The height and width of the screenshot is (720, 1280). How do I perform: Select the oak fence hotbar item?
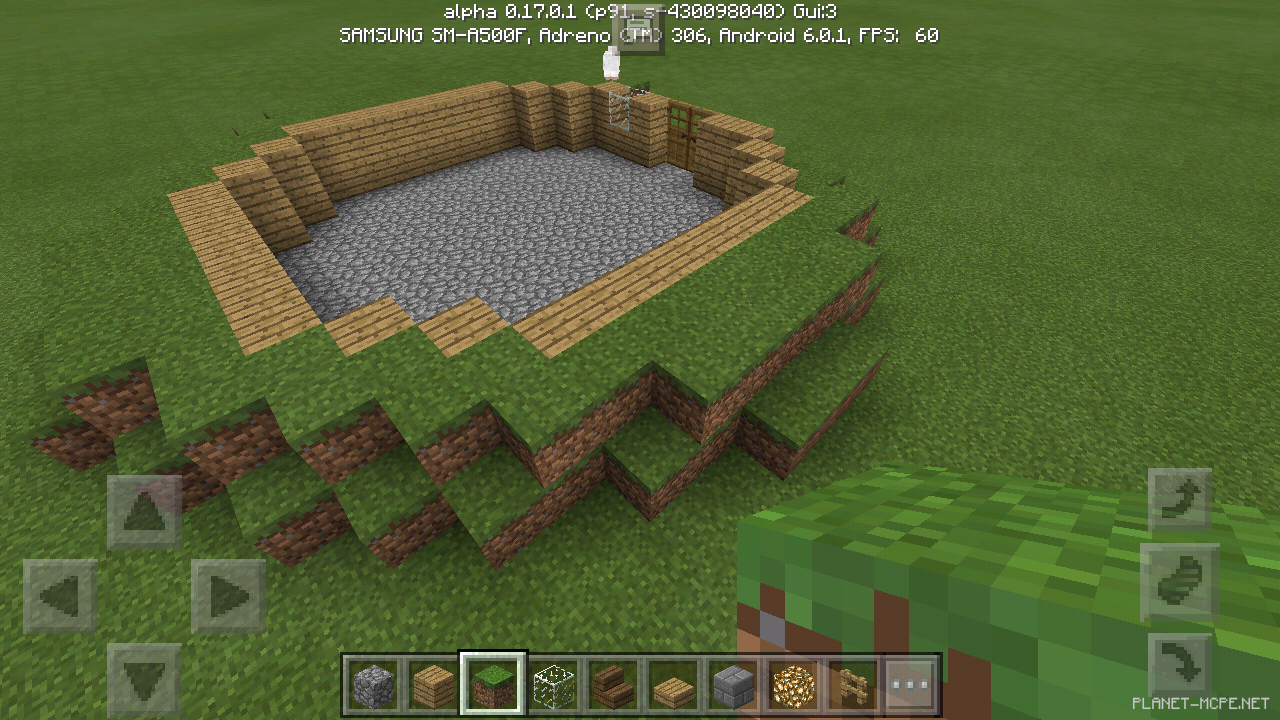[851, 685]
